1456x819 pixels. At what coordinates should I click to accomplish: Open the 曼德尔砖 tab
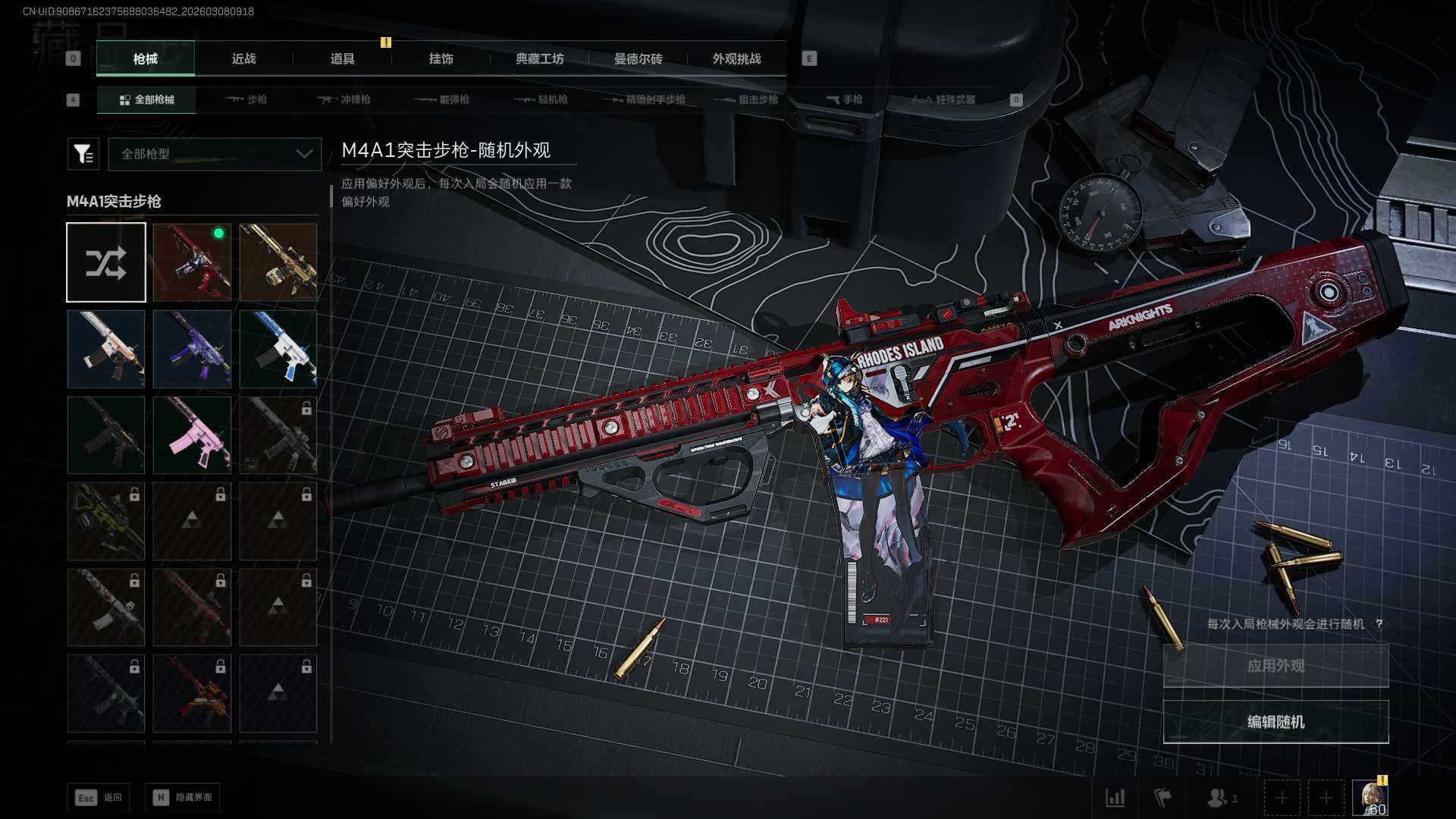[x=638, y=58]
